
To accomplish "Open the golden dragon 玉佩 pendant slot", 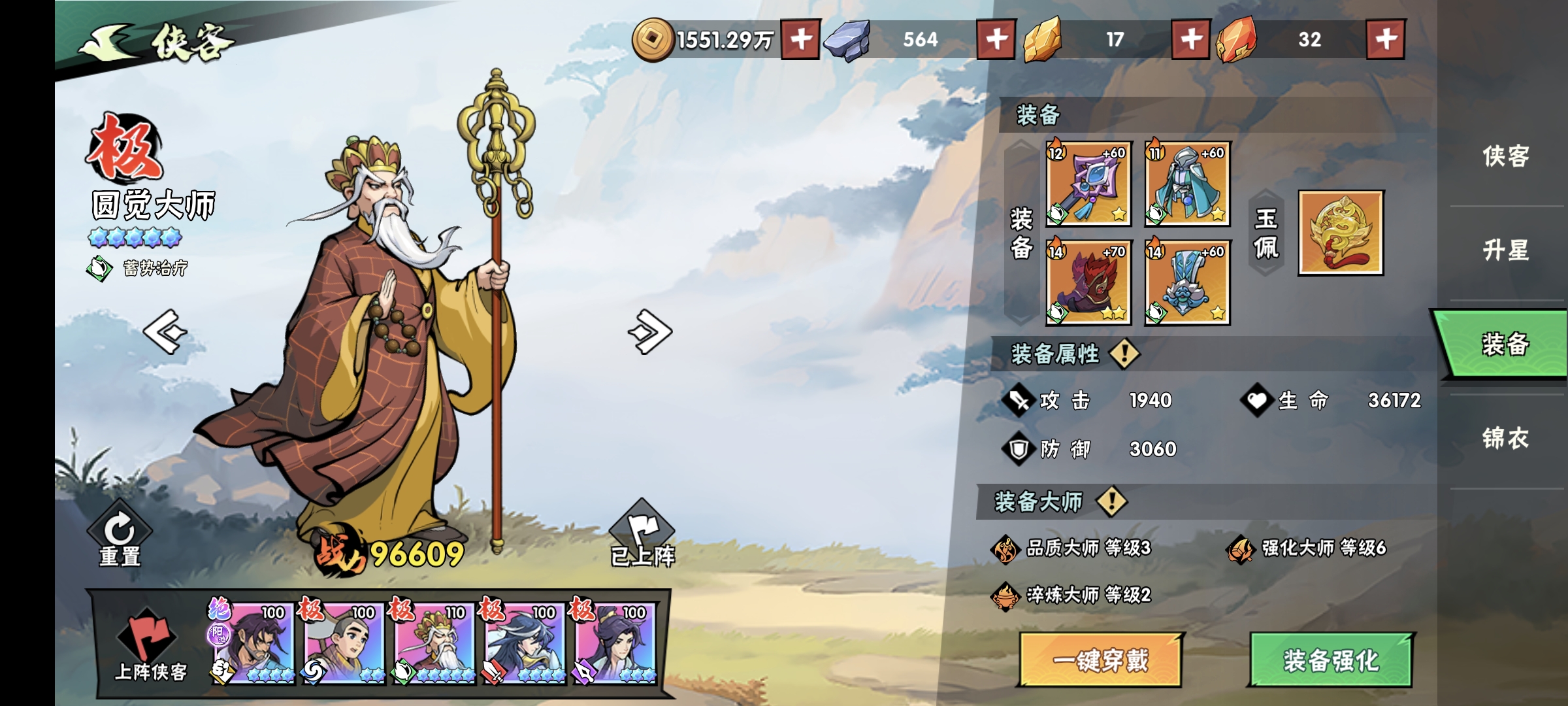I will point(1341,233).
